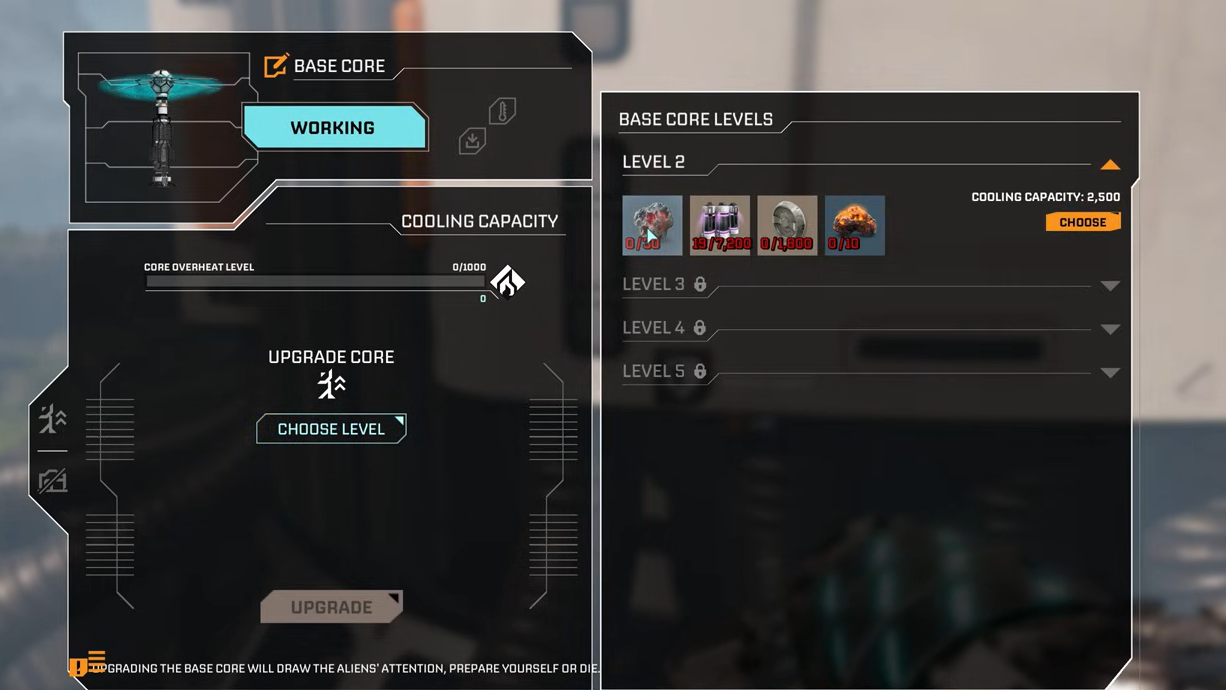The height and width of the screenshot is (690, 1226).
Task: Open the crossed-out side tab below upgrade
Action: point(52,482)
